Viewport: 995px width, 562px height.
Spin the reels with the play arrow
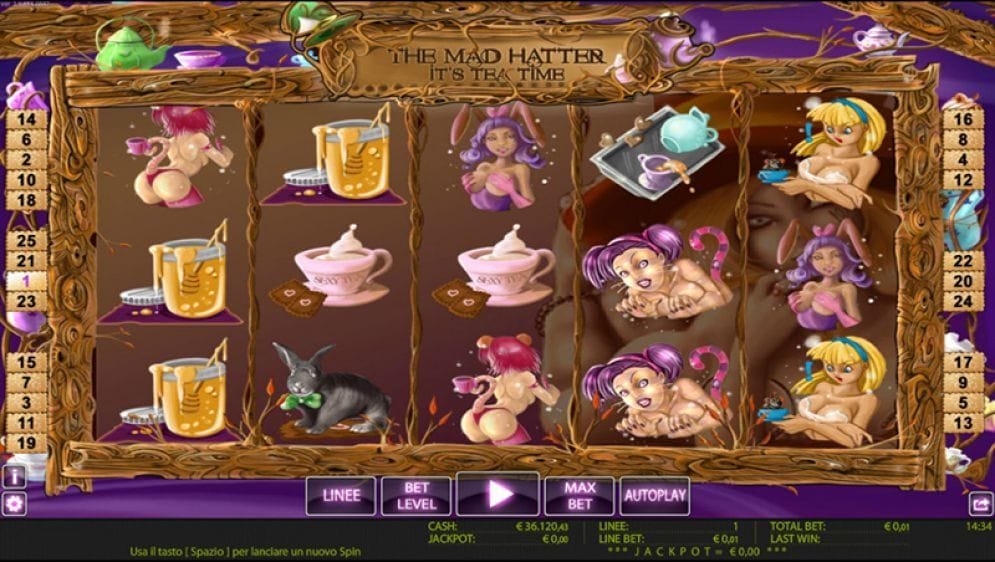(498, 494)
